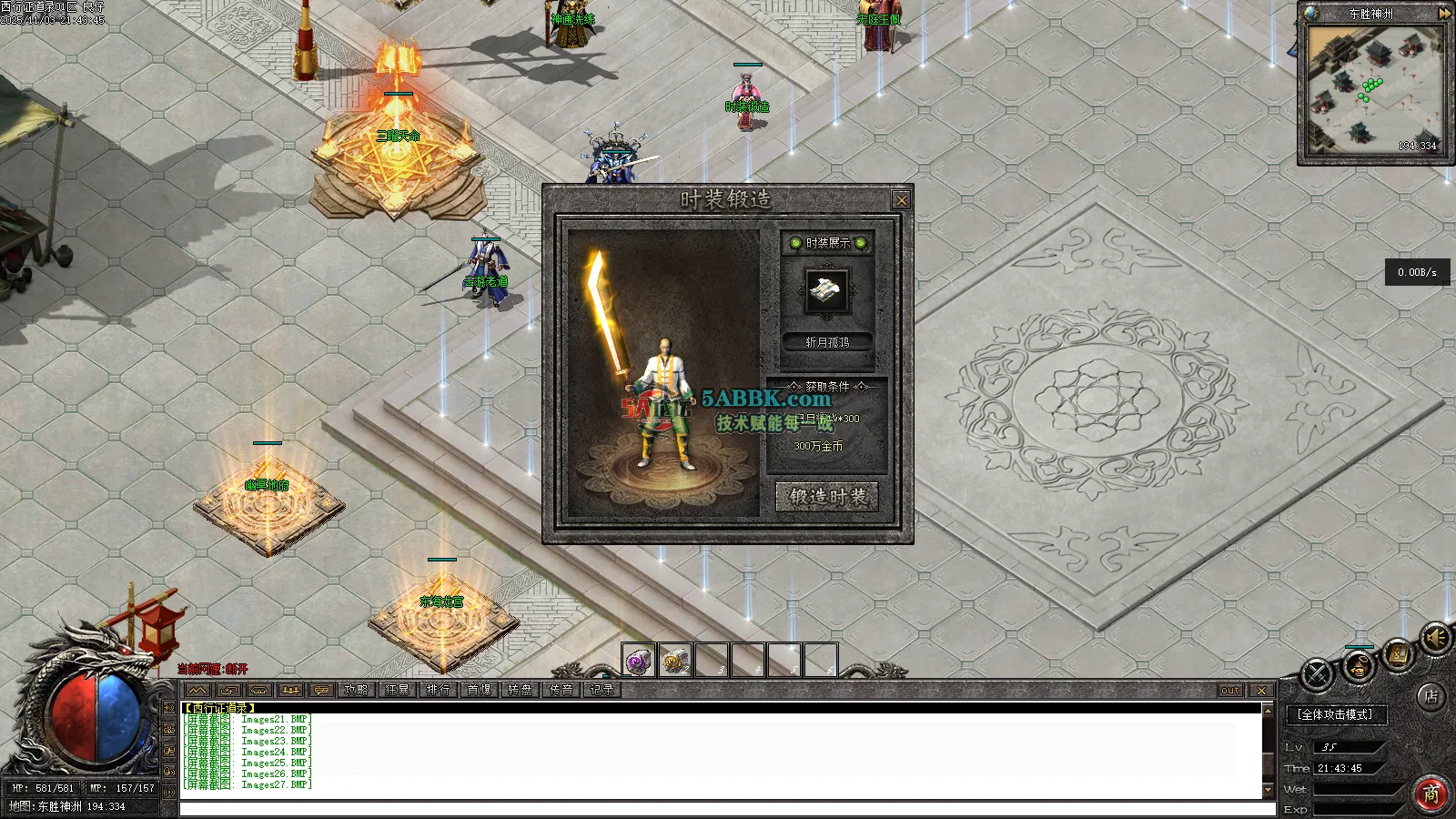1456x819 pixels.
Task: Open the red 商 mall button
Action: click(x=1431, y=794)
